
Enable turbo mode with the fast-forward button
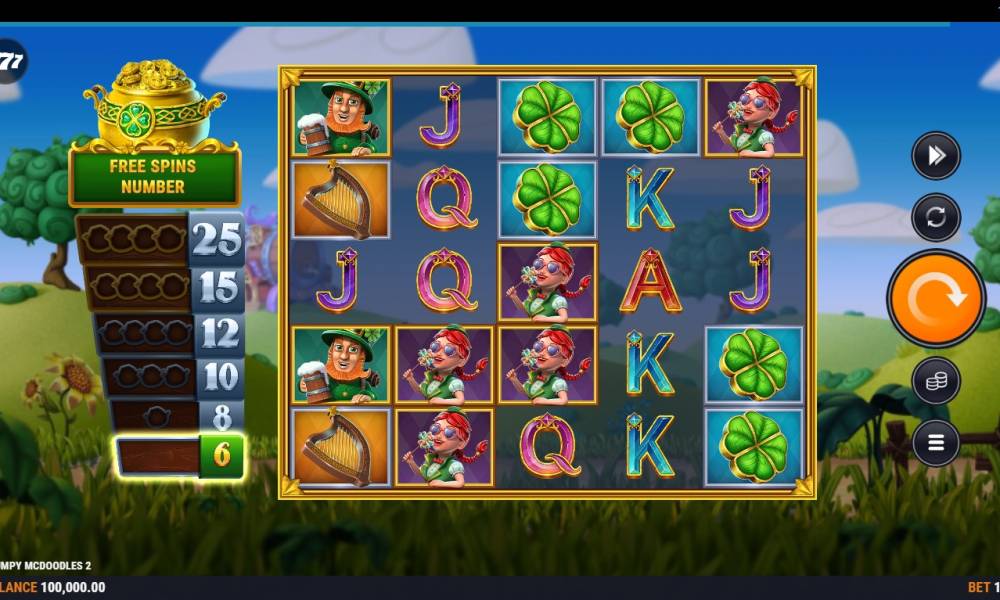(936, 155)
